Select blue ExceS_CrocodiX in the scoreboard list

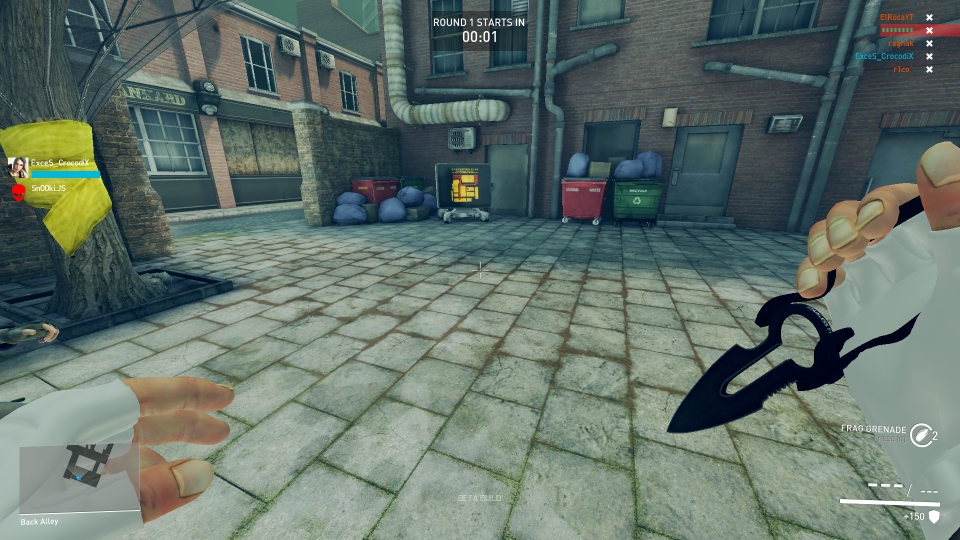[x=884, y=56]
